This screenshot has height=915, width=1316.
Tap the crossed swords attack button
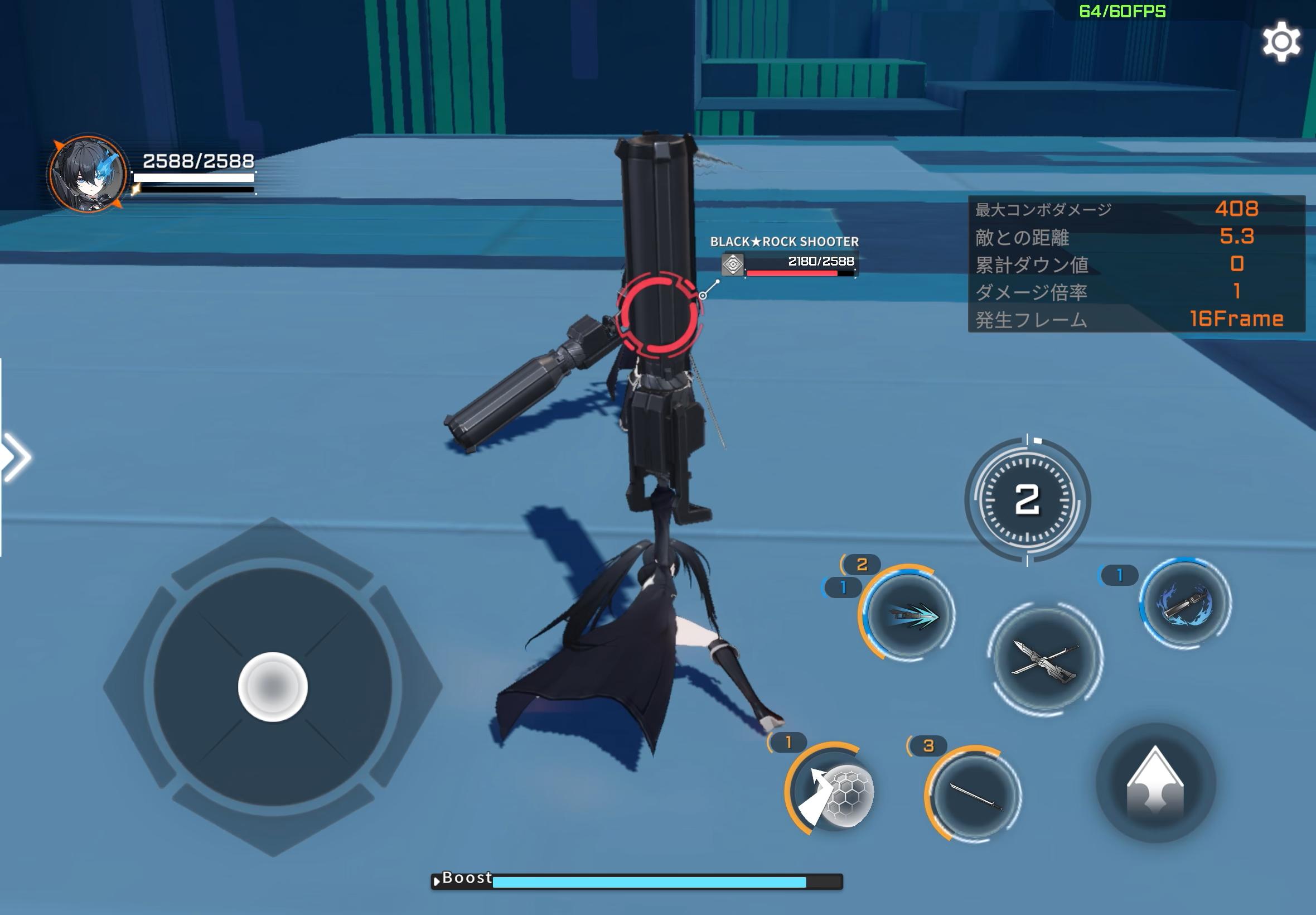point(1045,658)
